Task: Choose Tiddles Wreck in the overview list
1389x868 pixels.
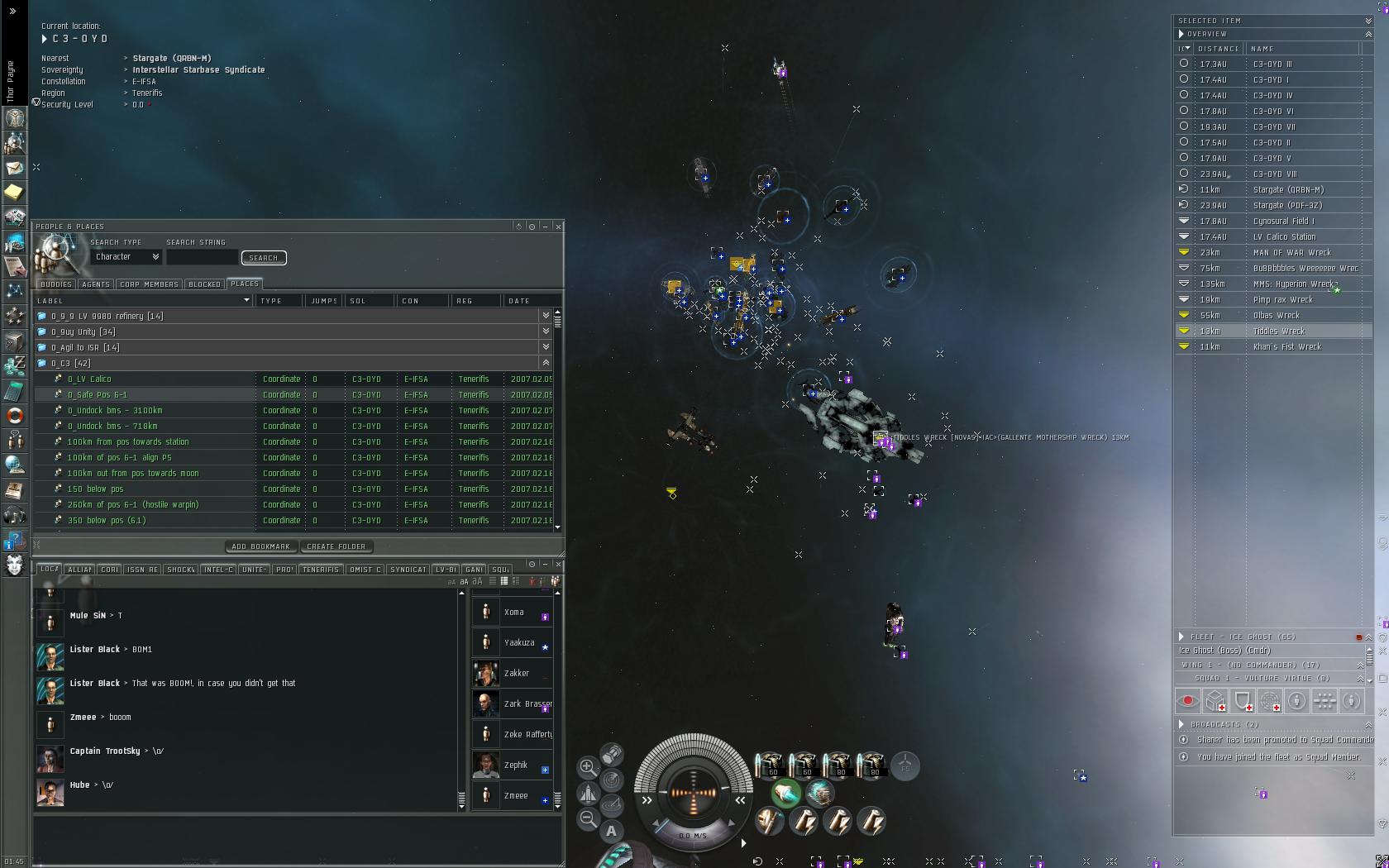Action: tap(1278, 331)
